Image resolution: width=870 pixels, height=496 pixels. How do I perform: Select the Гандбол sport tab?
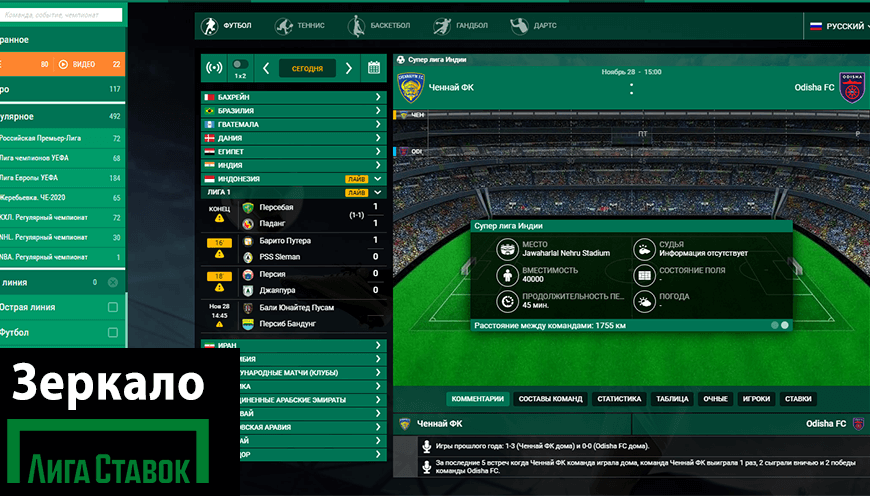coord(455,25)
